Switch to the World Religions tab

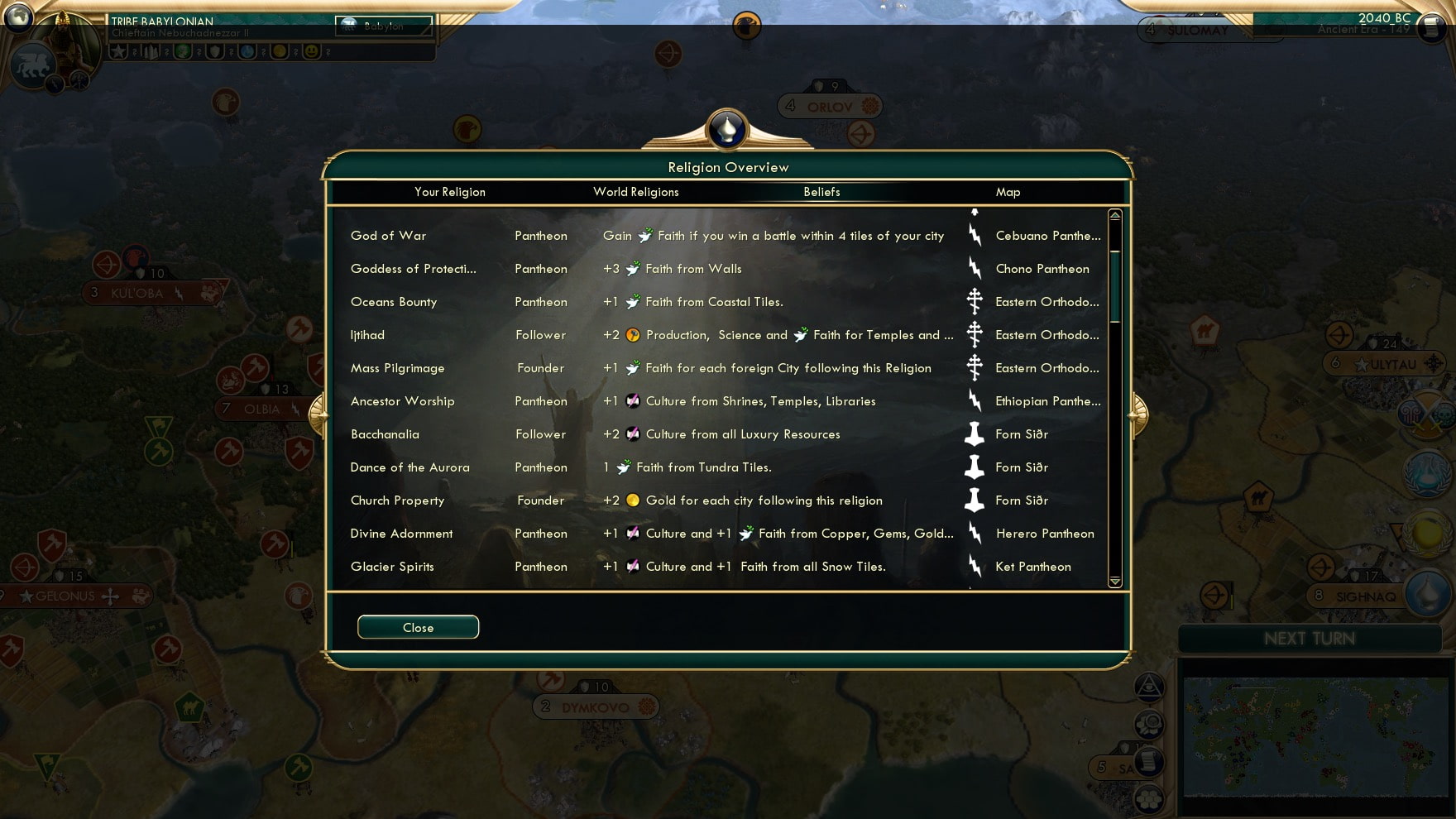(635, 192)
